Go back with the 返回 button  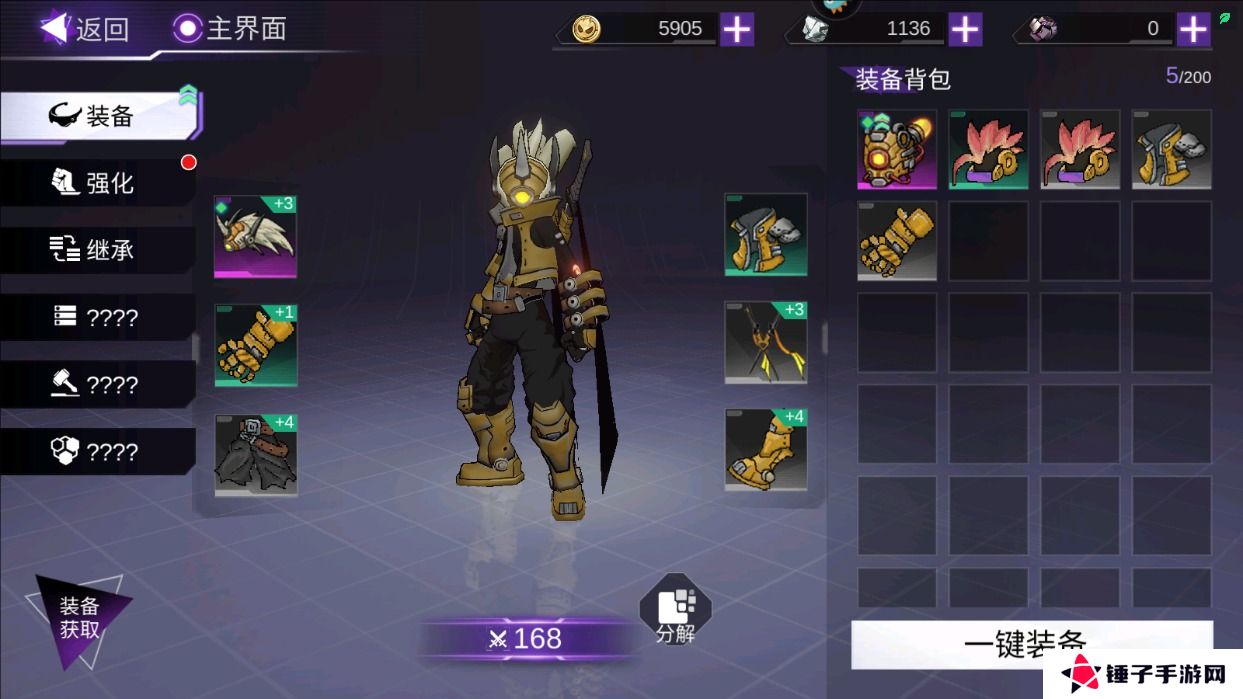click(86, 29)
